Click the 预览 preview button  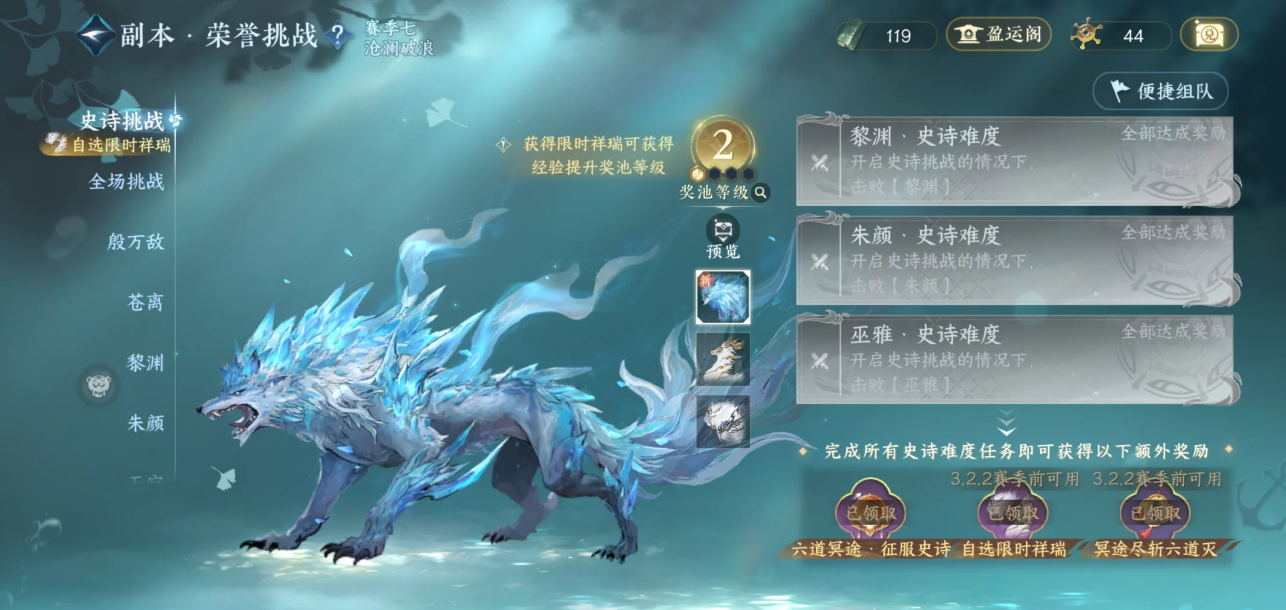pos(722,236)
